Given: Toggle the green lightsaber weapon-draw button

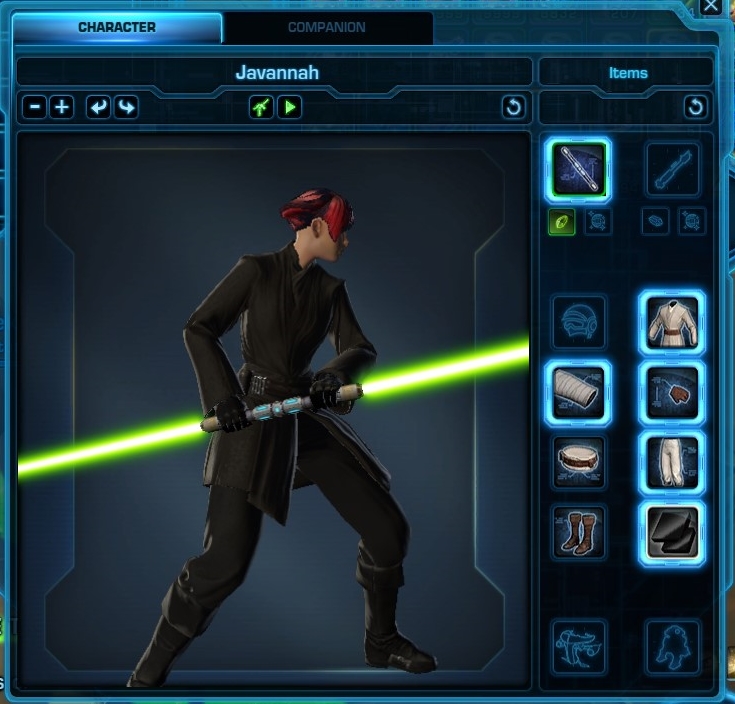Looking at the screenshot, I should pyautogui.click(x=262, y=106).
